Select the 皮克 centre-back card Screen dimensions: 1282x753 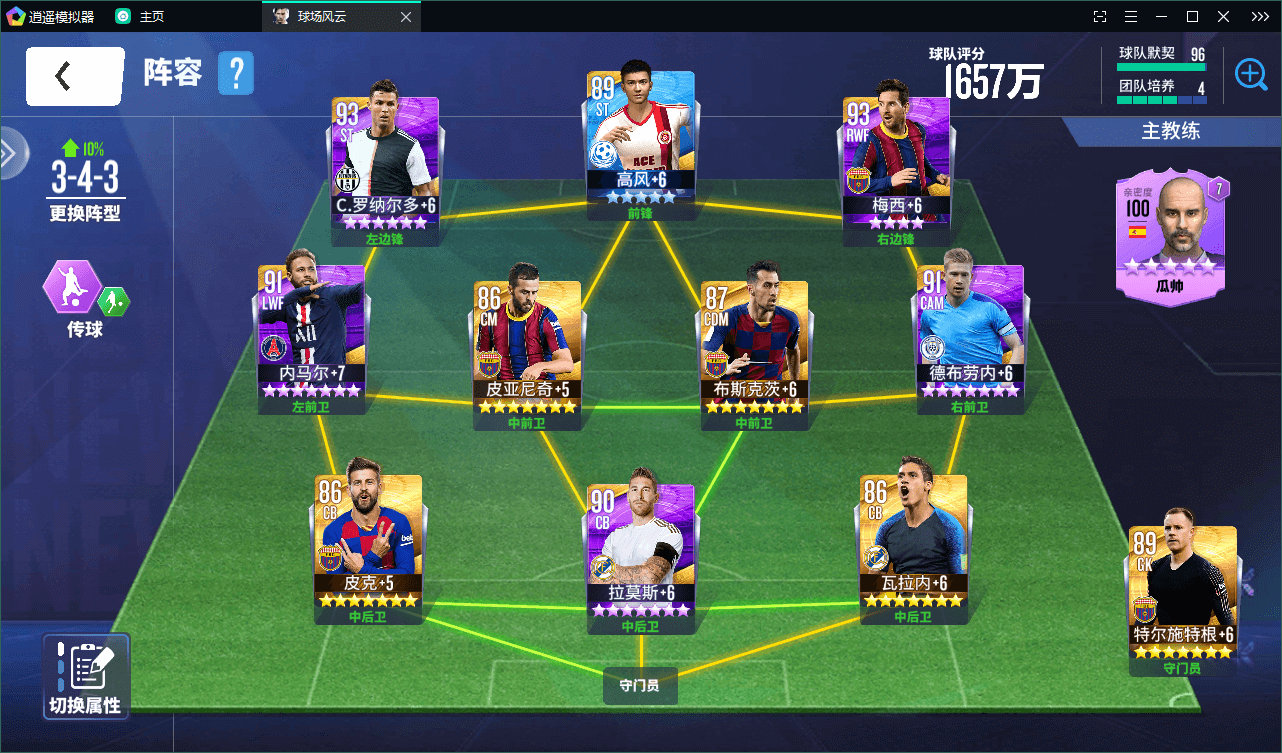(x=367, y=540)
